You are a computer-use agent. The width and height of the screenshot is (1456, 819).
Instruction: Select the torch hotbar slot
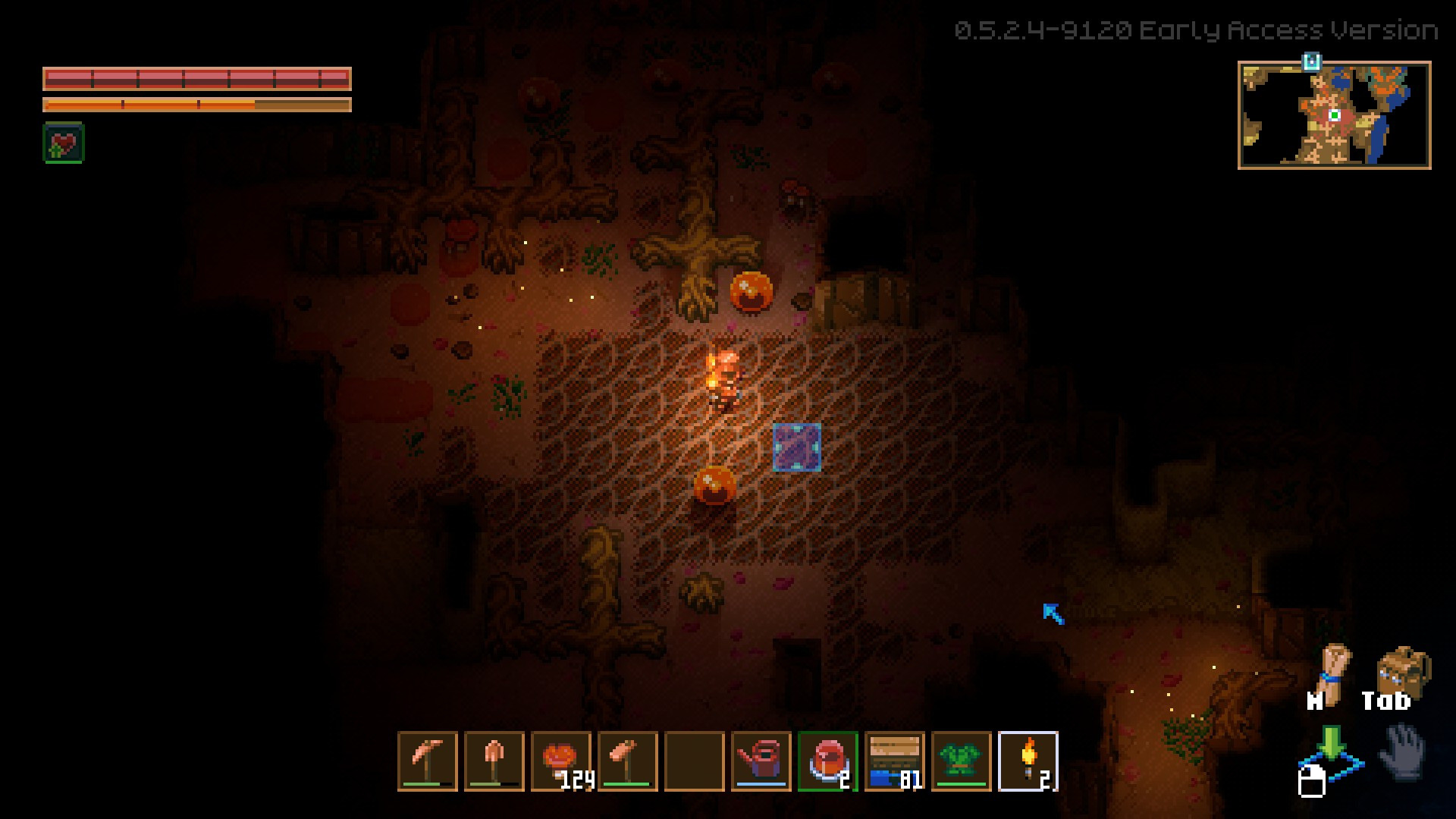(1028, 761)
